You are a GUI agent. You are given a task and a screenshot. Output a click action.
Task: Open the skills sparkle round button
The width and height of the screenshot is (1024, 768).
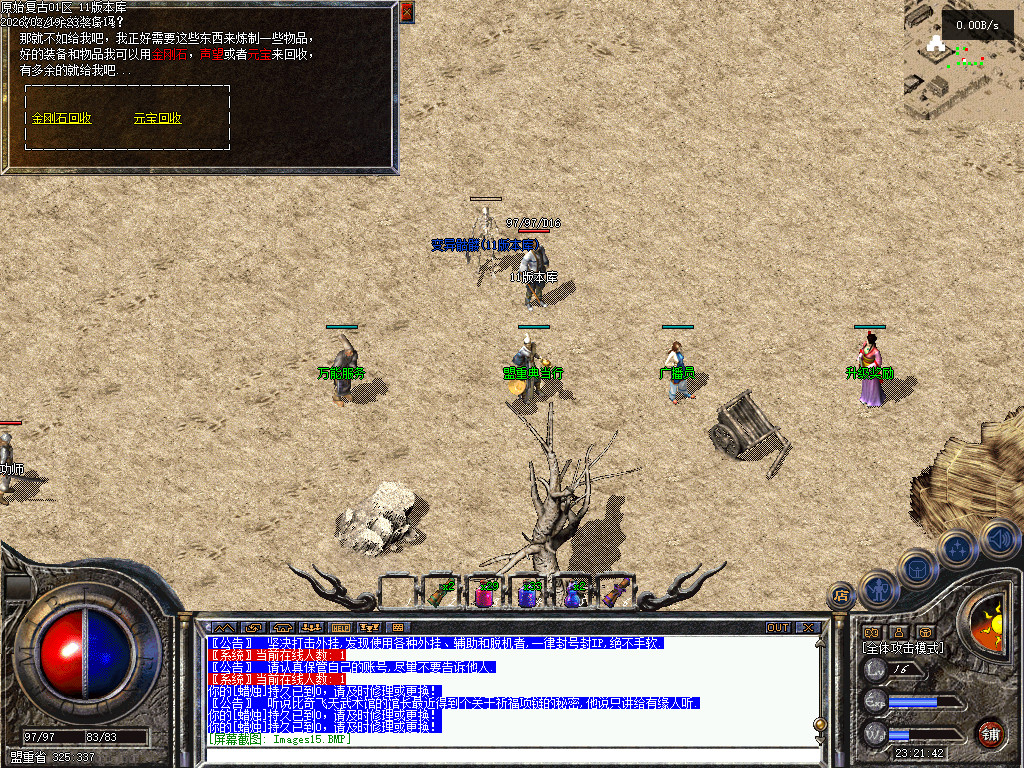pos(958,548)
